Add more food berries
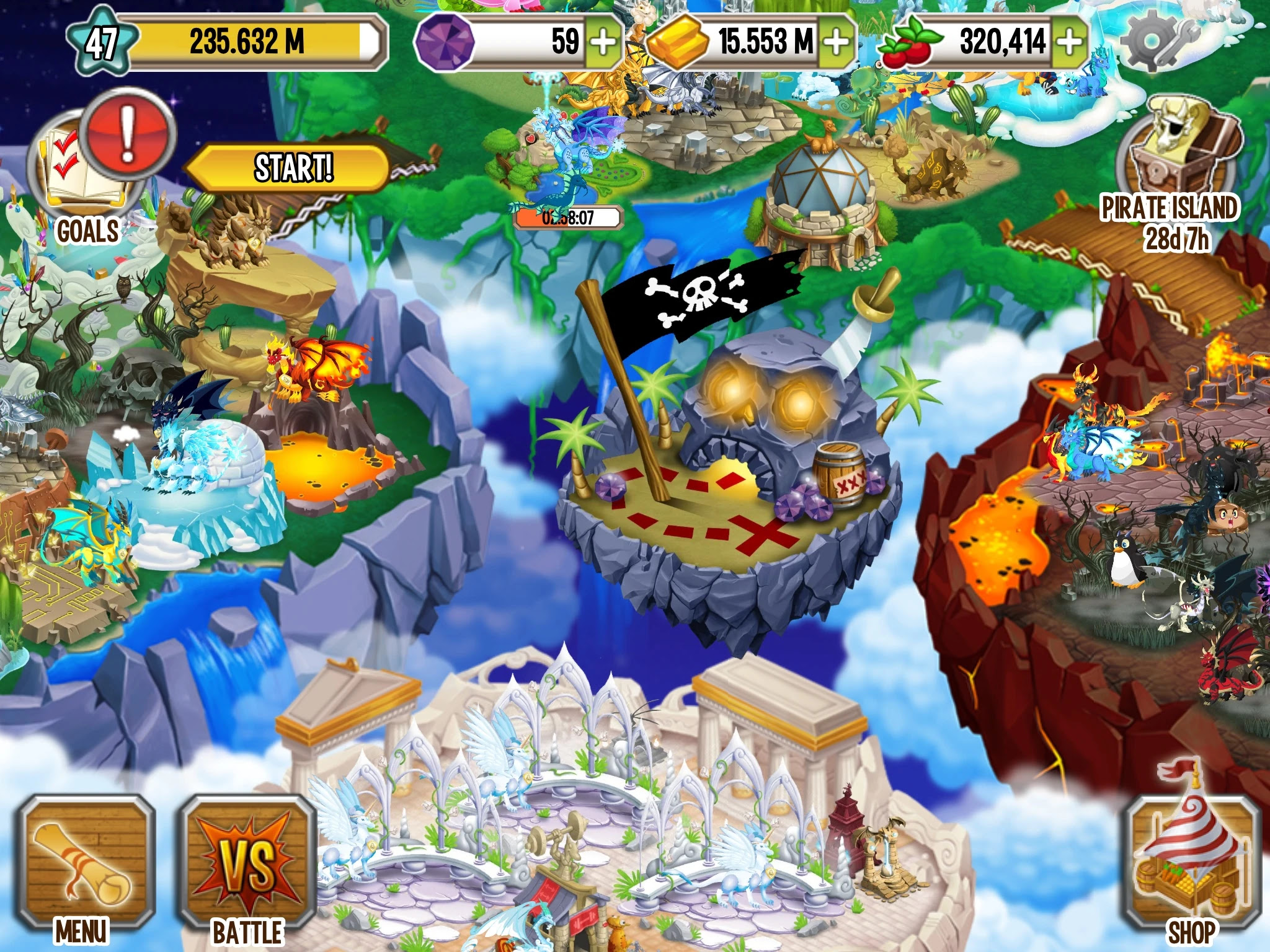Image resolution: width=1270 pixels, height=952 pixels. click(x=1070, y=42)
